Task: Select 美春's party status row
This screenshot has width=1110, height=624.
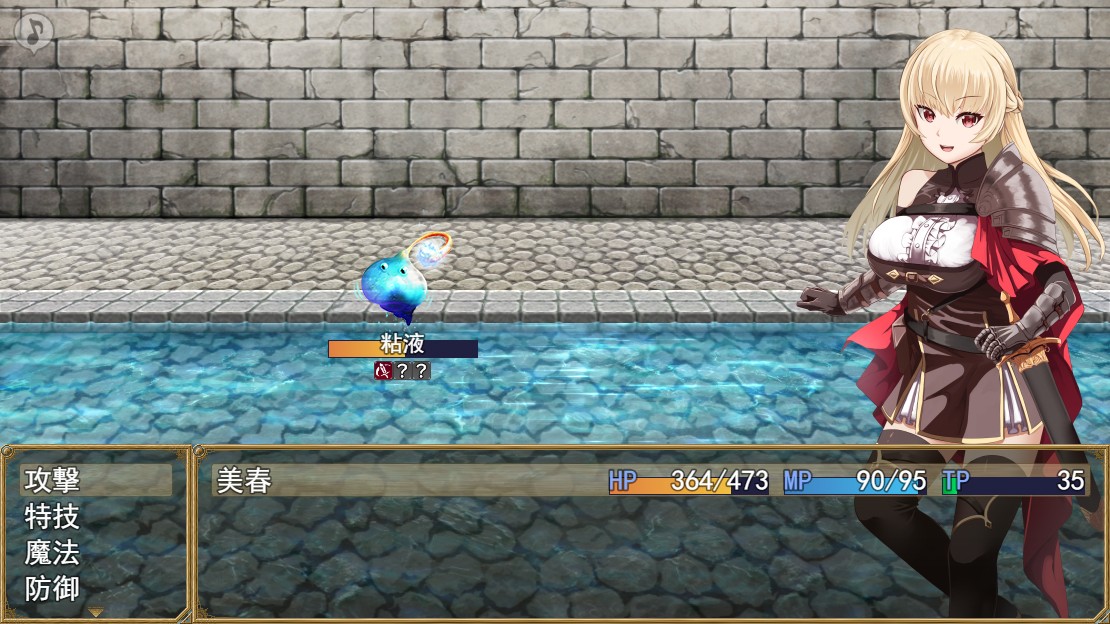Action: coord(650,481)
